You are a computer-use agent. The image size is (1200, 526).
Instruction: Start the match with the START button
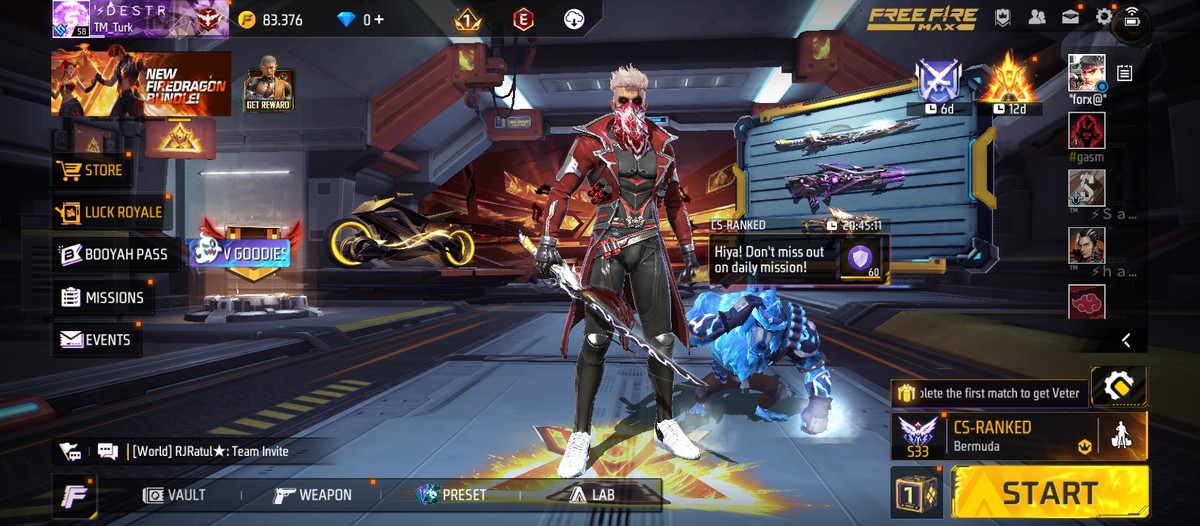pos(1049,492)
